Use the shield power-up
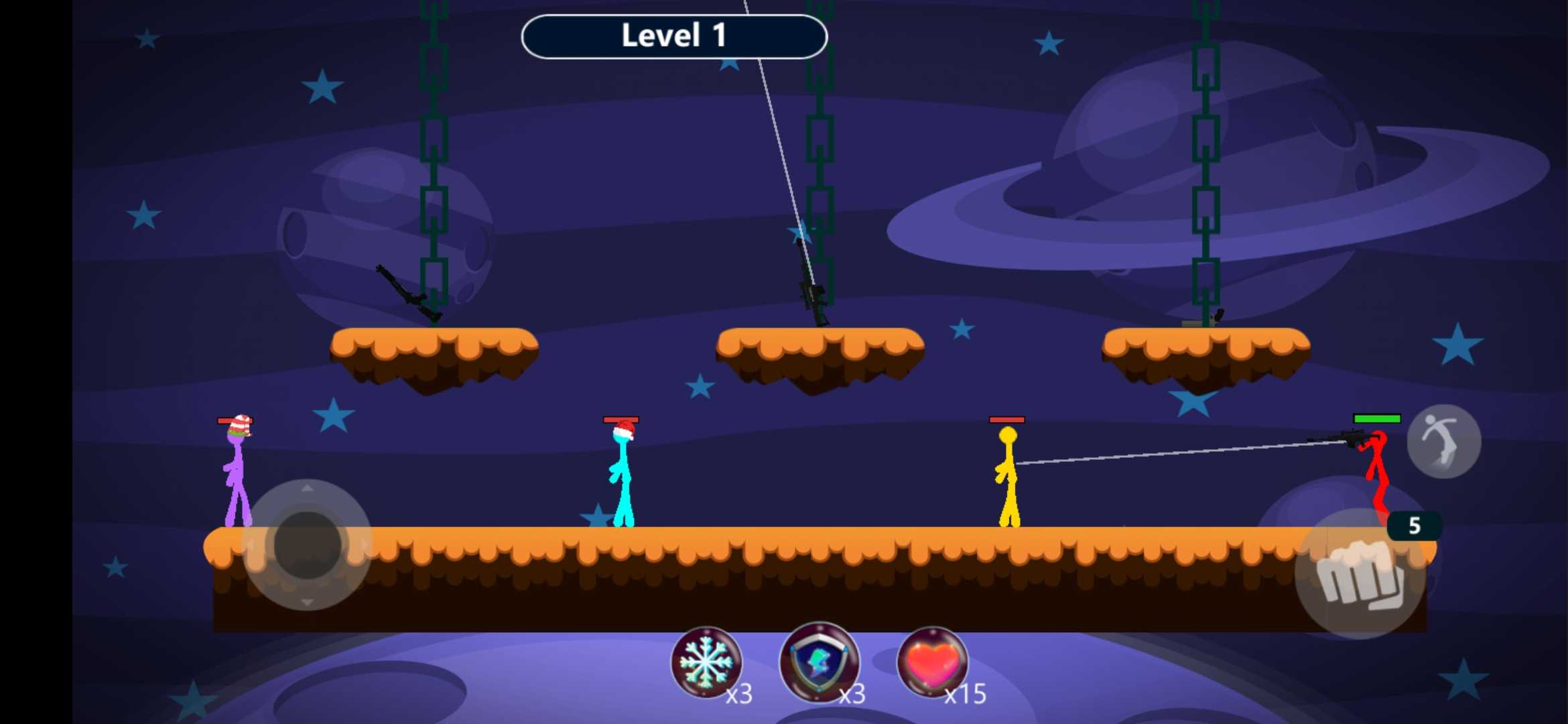This screenshot has width=1568, height=724. coord(819,662)
